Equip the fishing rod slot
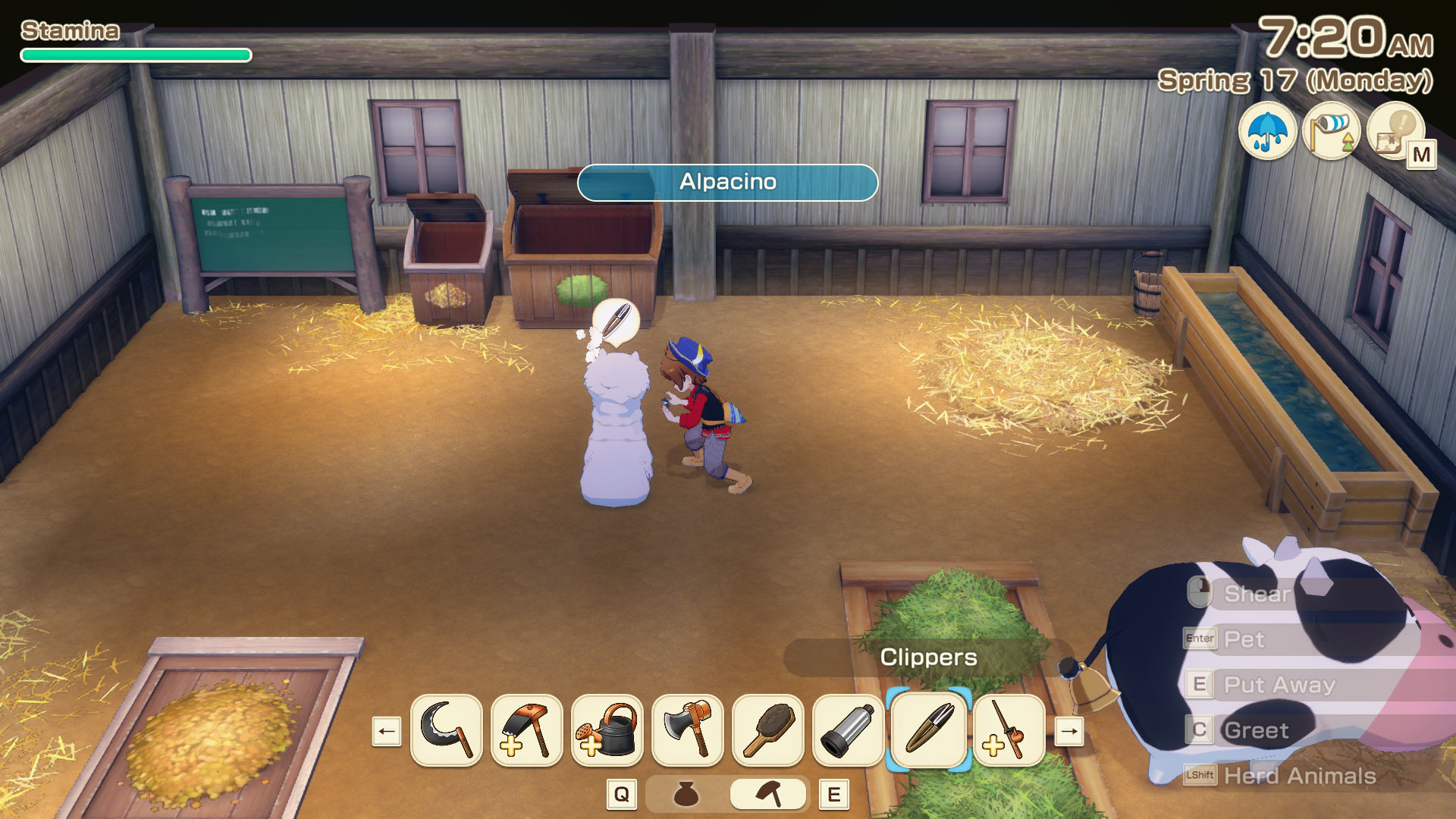The image size is (1456, 819). 1009,730
